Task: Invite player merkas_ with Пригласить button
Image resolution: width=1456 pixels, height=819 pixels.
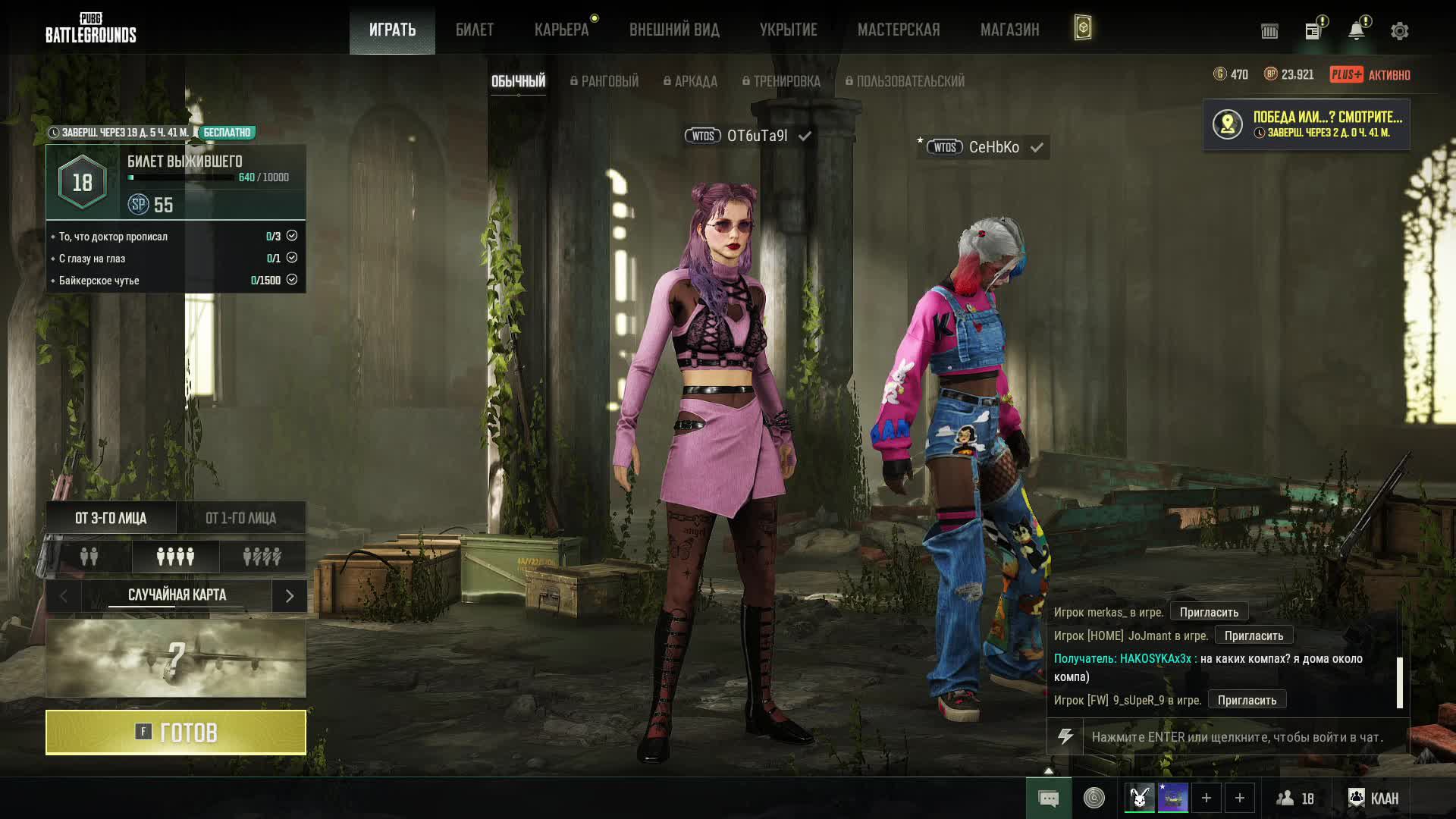Action: pos(1209,612)
